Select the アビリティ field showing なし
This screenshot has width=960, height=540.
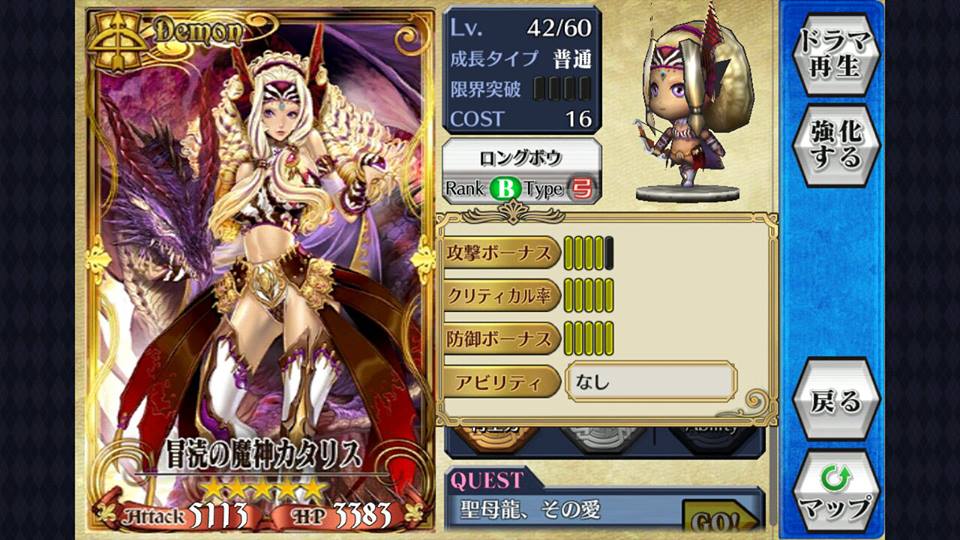651,381
